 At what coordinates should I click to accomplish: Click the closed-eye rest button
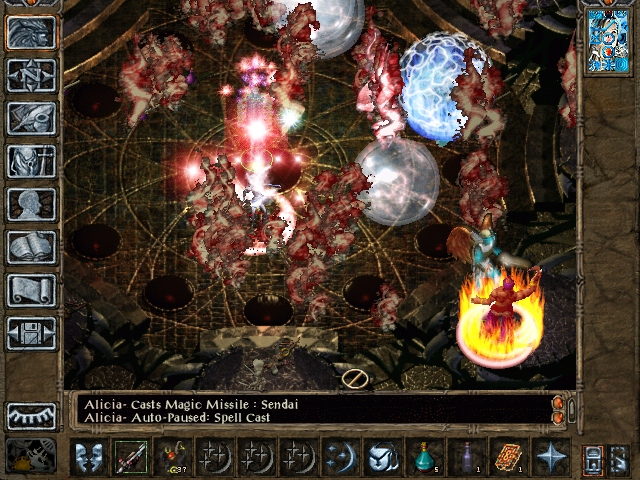tap(31, 415)
